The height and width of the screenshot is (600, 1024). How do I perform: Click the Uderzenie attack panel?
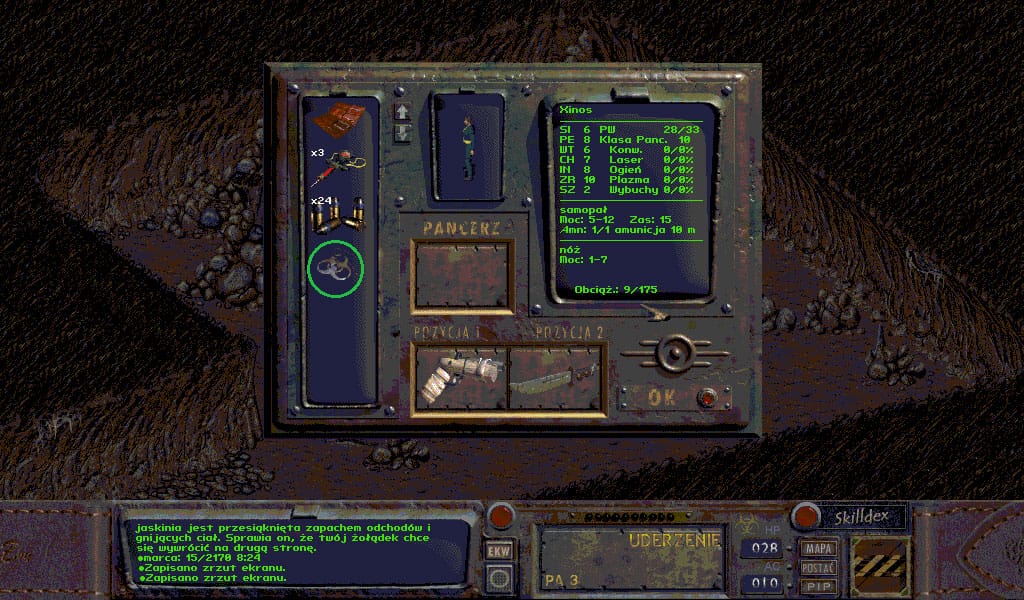(632, 557)
